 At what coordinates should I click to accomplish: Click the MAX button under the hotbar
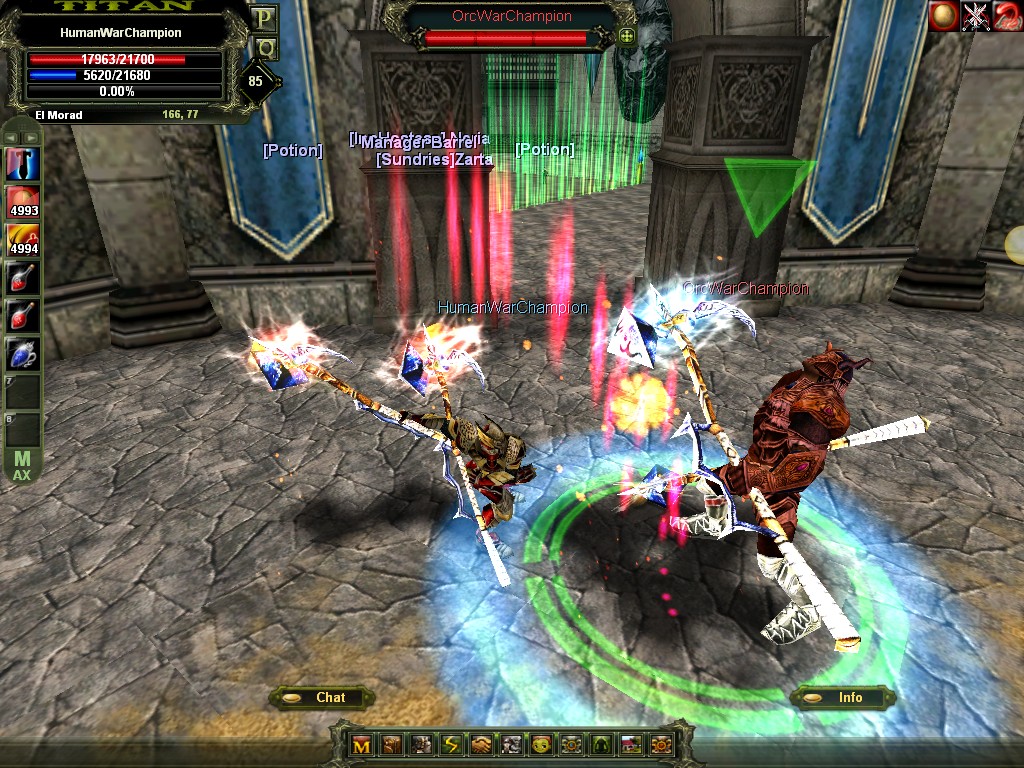click(22, 467)
